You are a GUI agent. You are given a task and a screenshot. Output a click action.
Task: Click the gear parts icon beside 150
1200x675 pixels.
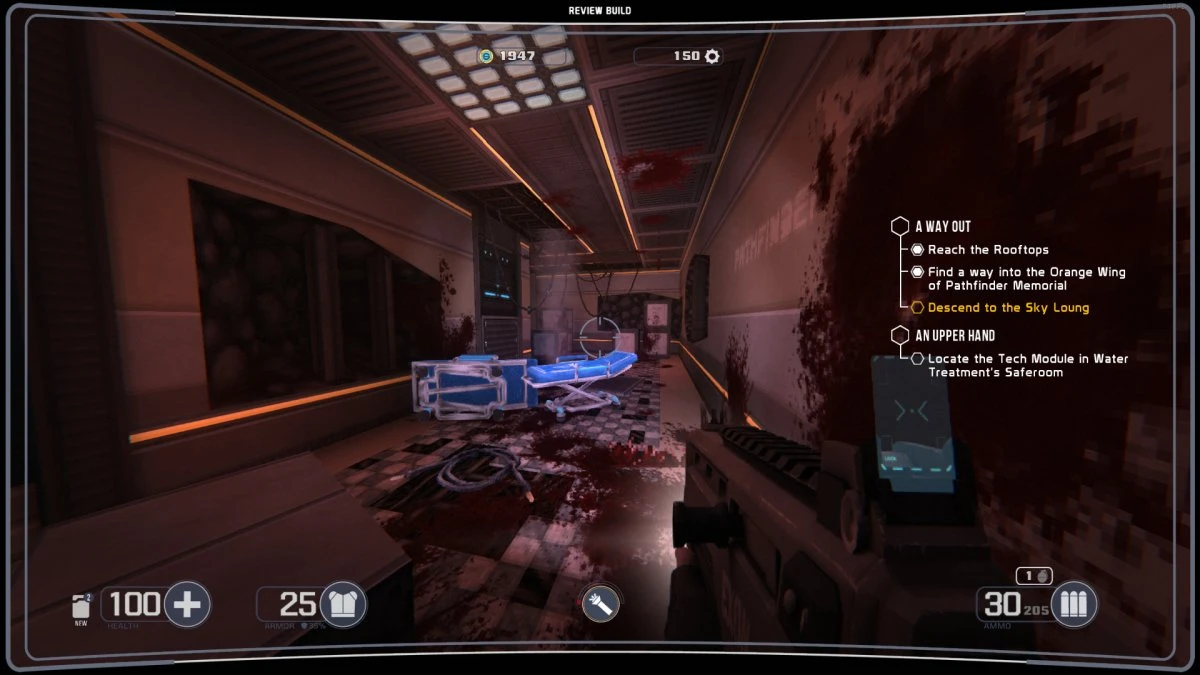[712, 56]
